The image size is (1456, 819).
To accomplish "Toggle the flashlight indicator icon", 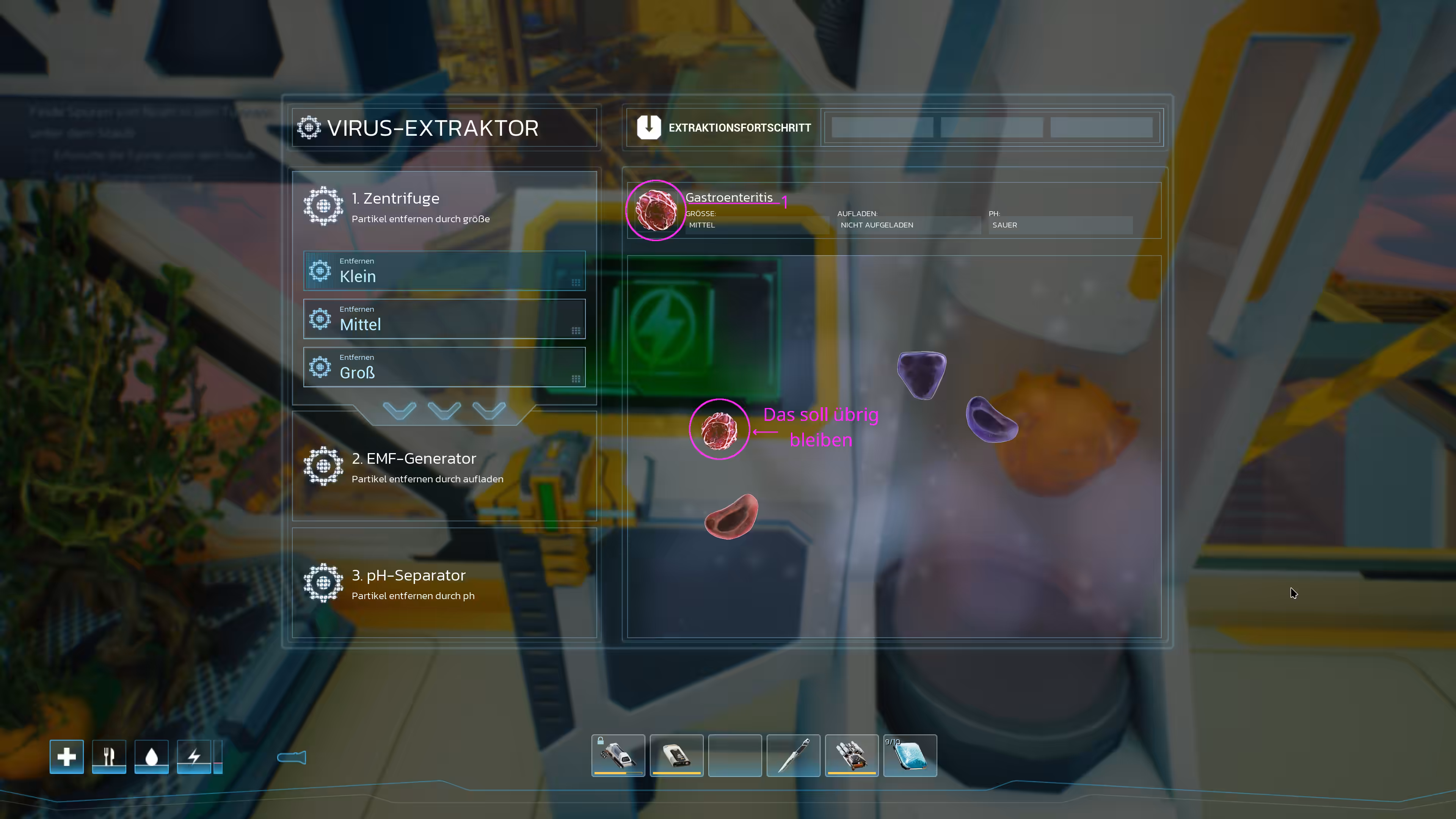I will (x=292, y=758).
